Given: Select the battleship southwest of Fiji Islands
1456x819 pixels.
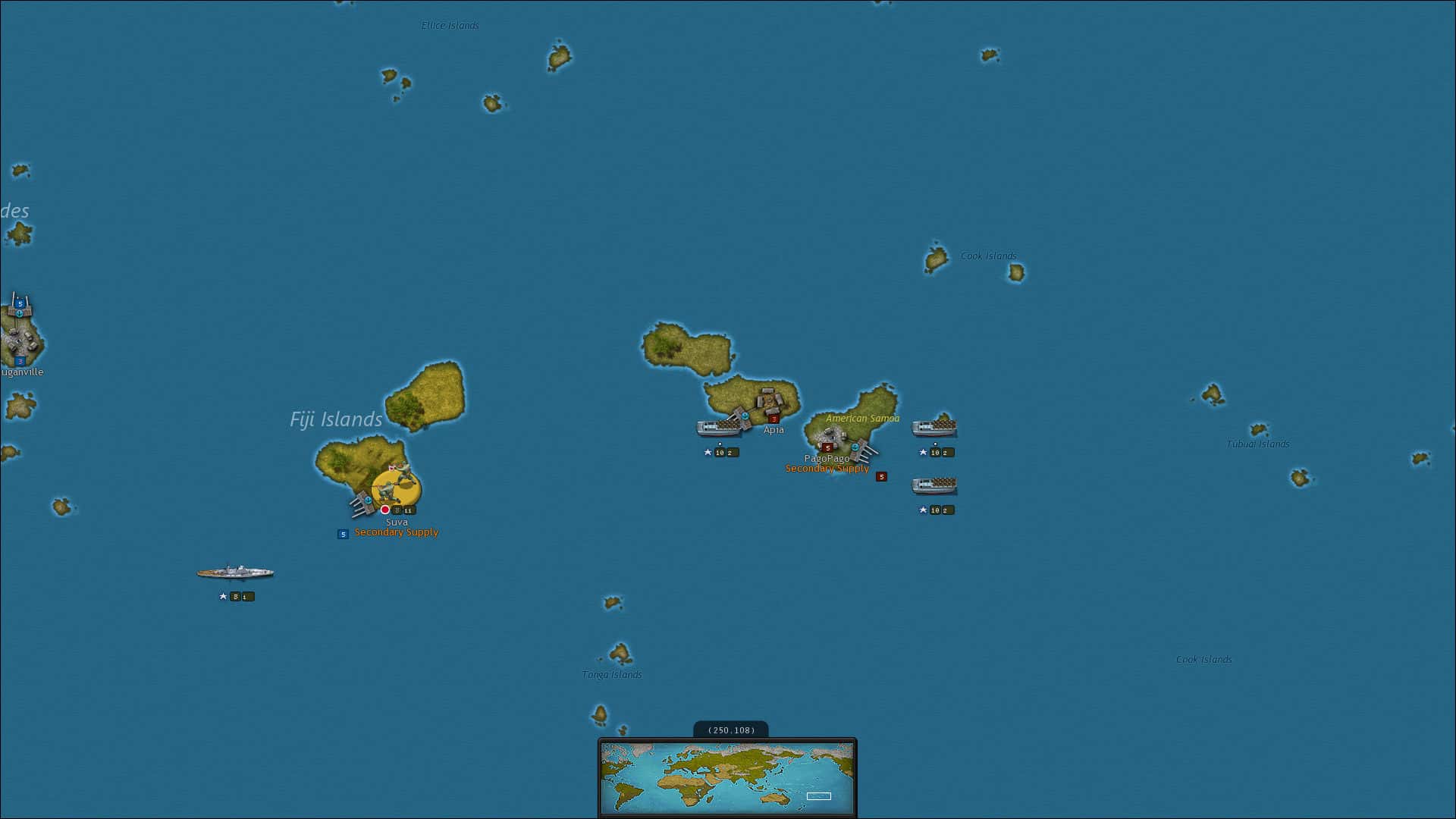Looking at the screenshot, I should [235, 571].
